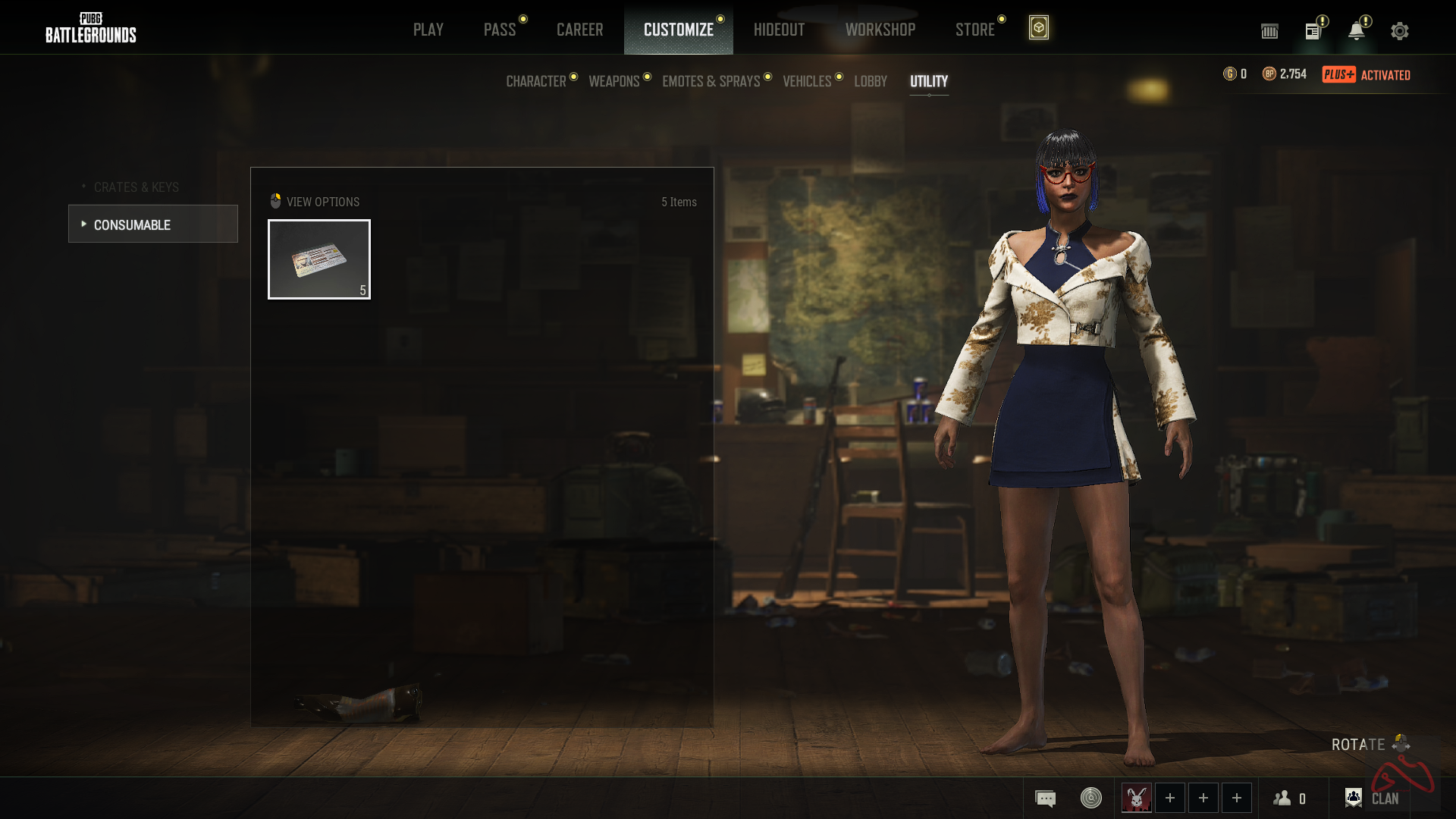Open the Hideout menu
Image resolution: width=1456 pixels, height=819 pixels.
pos(779,30)
